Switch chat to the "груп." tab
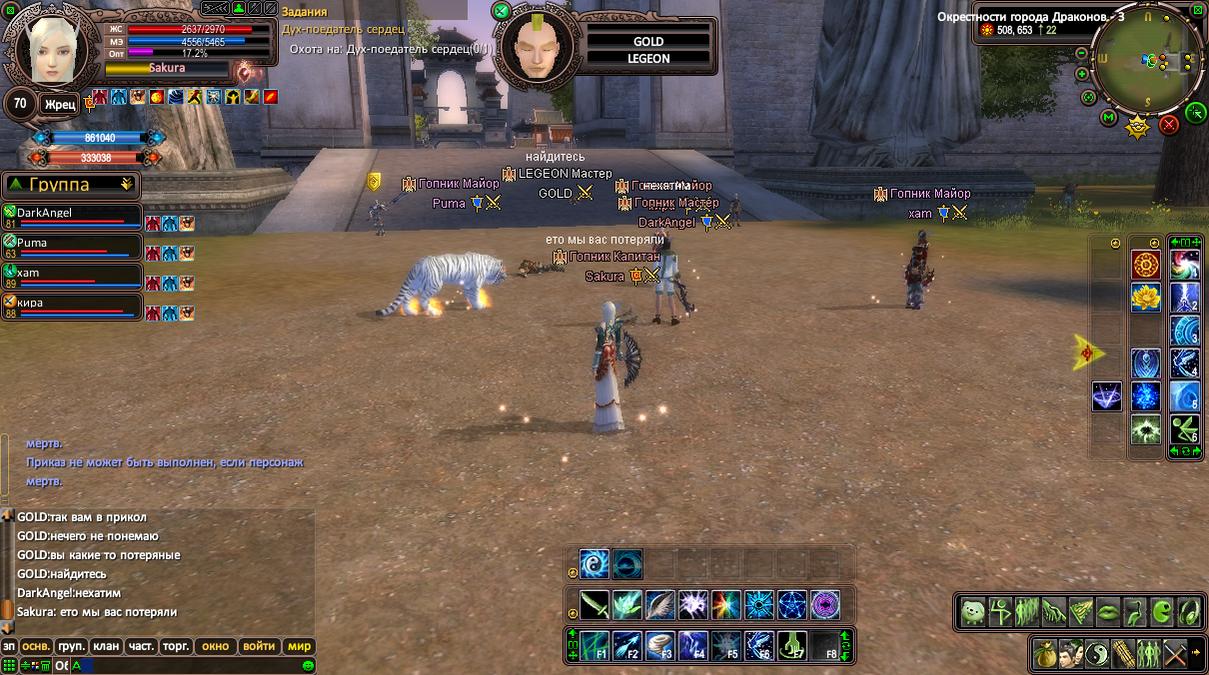The width and height of the screenshot is (1209, 675). tap(71, 646)
